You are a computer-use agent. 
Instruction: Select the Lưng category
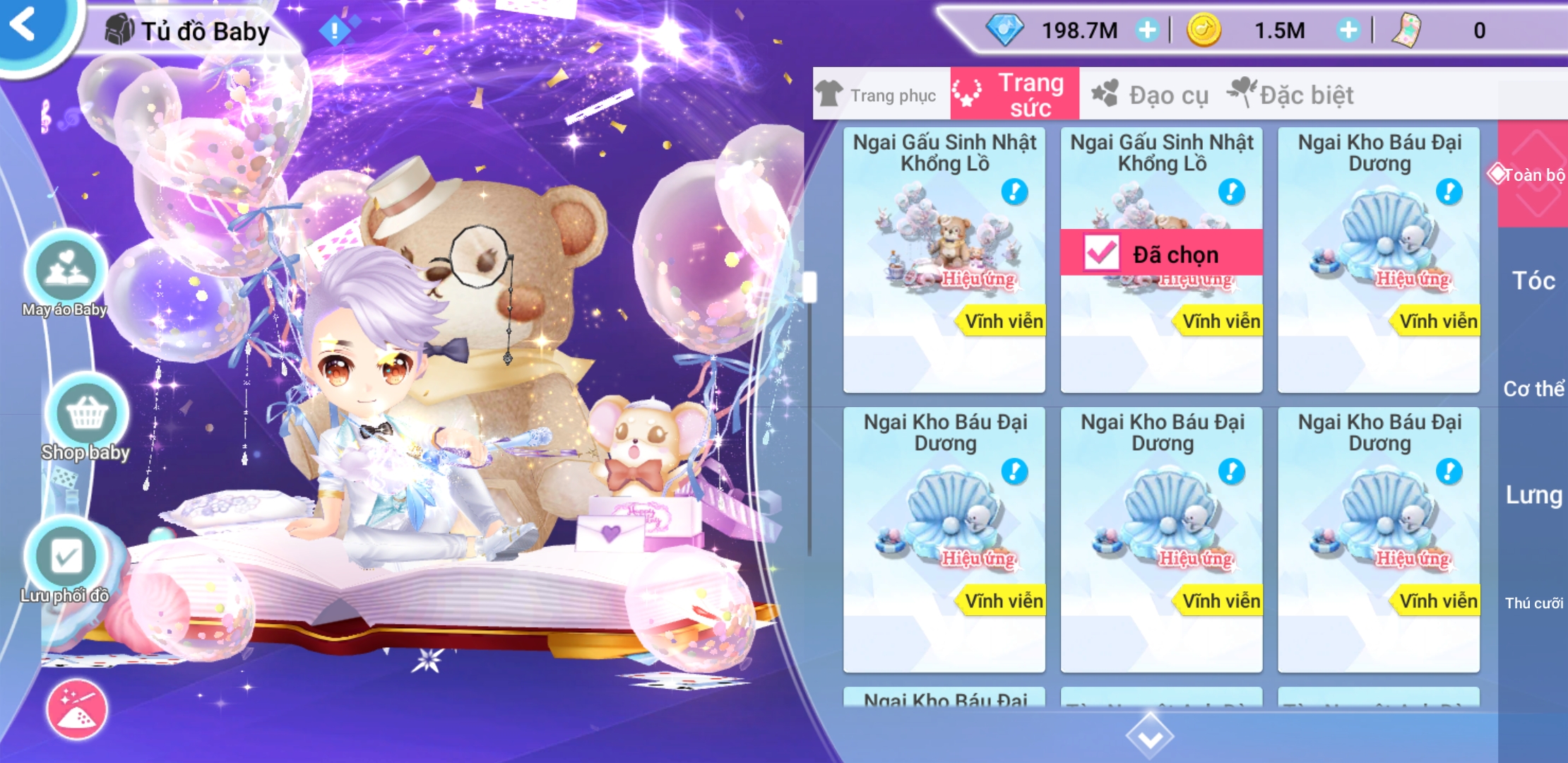(1533, 495)
